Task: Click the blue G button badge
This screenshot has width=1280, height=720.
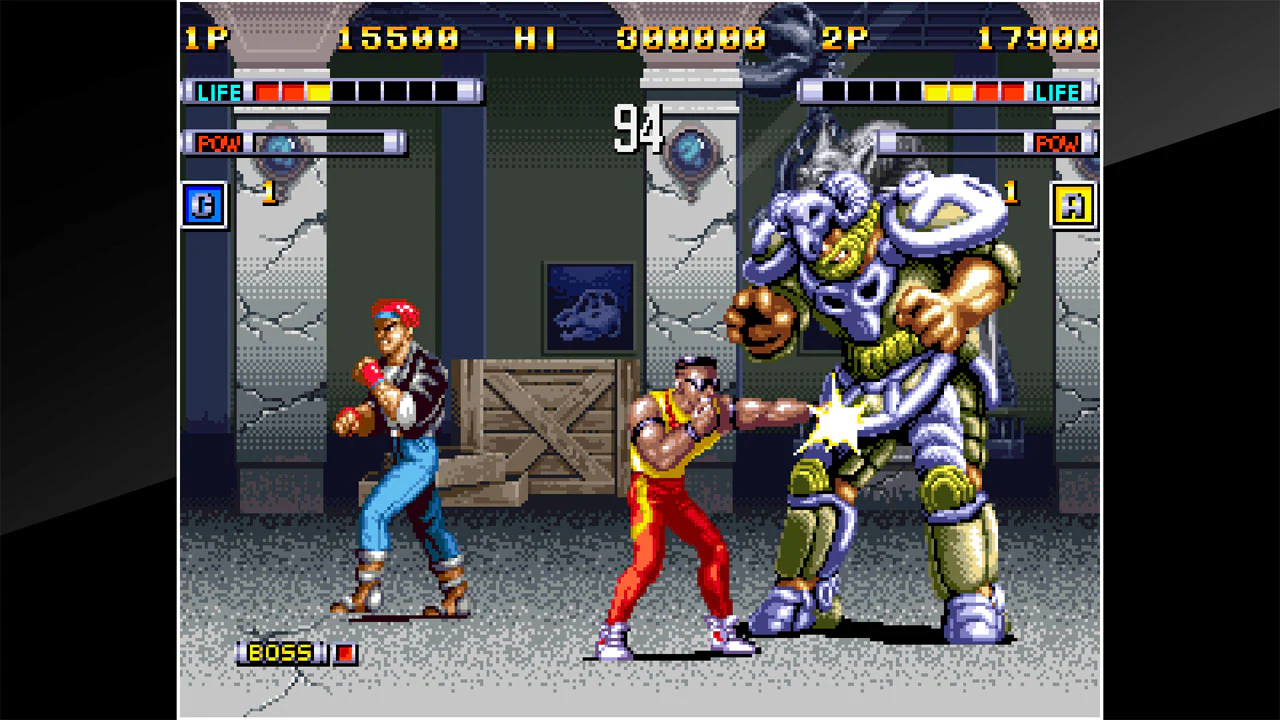Action: point(203,205)
